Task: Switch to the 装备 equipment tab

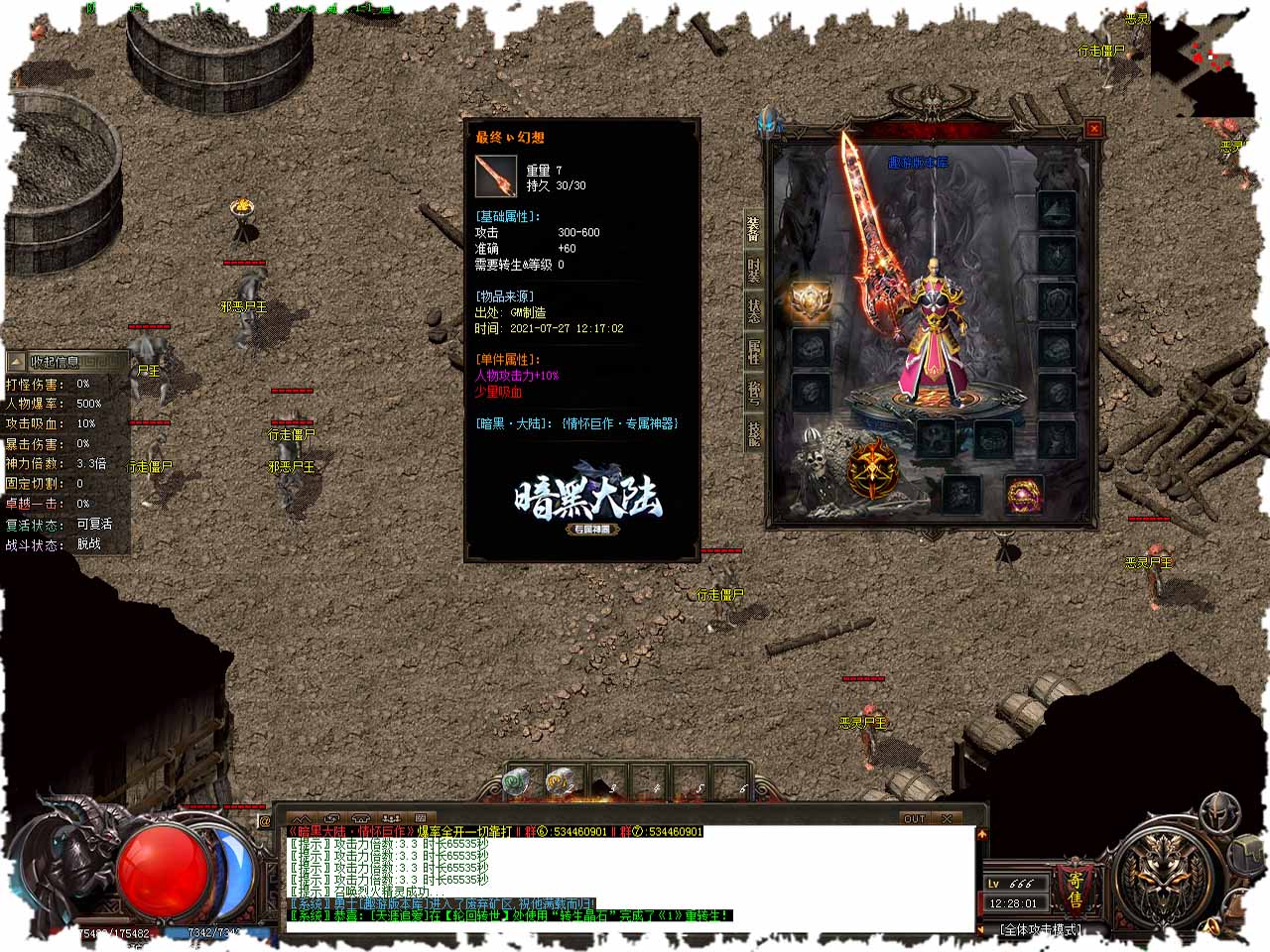Action: [754, 230]
